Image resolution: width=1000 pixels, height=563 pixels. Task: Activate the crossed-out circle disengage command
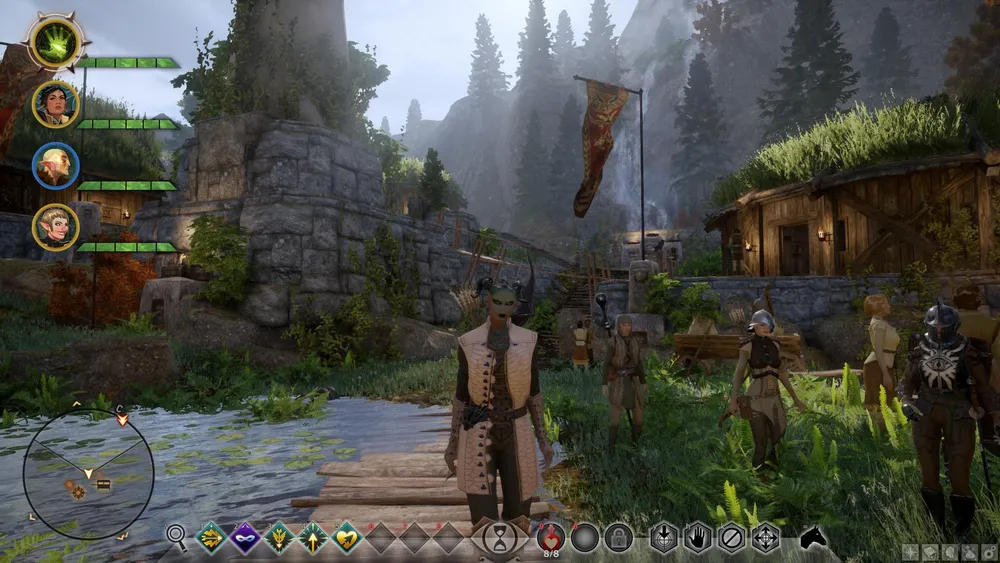(732, 538)
